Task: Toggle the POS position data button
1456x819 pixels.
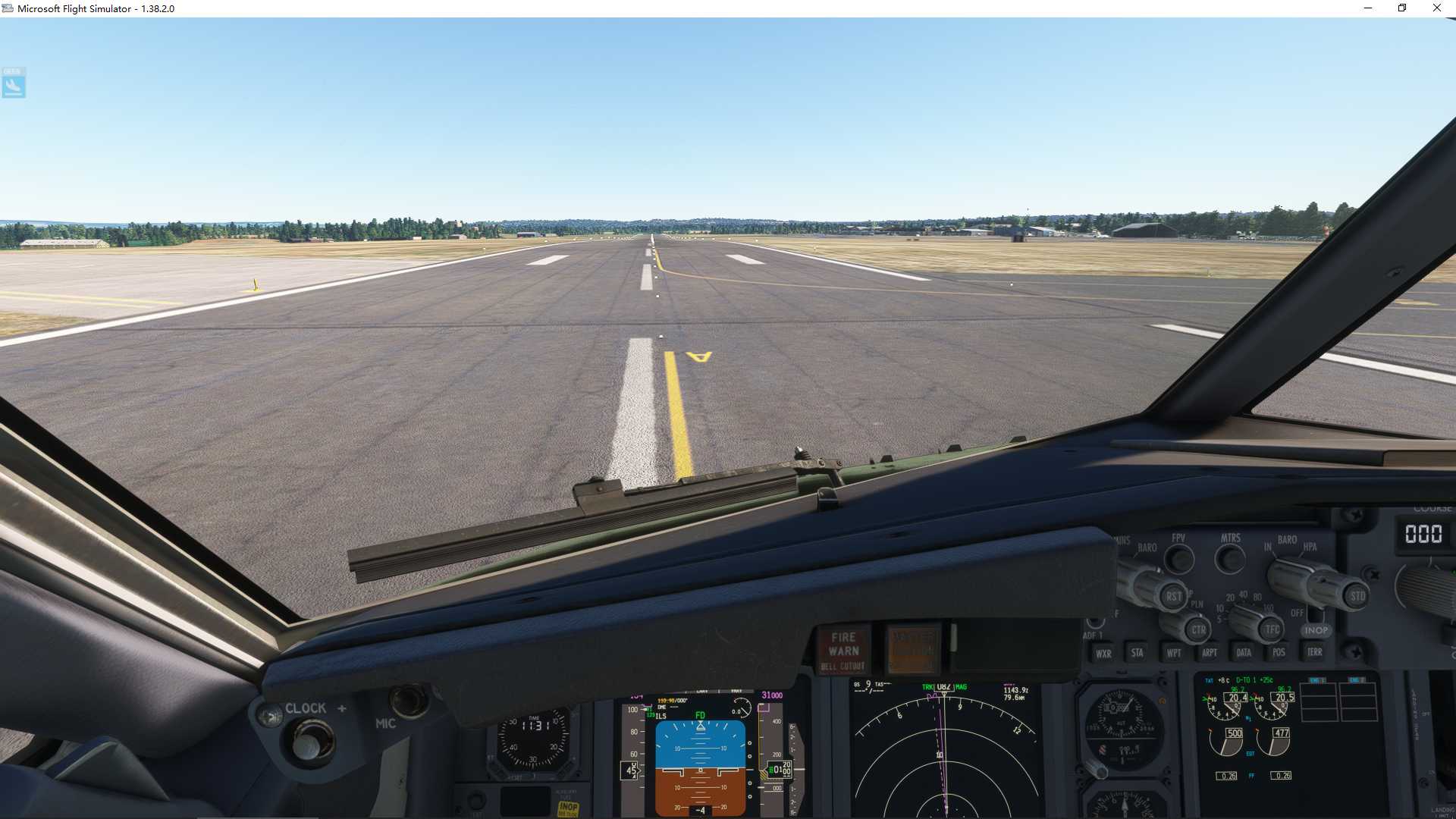Action: 1278,652
